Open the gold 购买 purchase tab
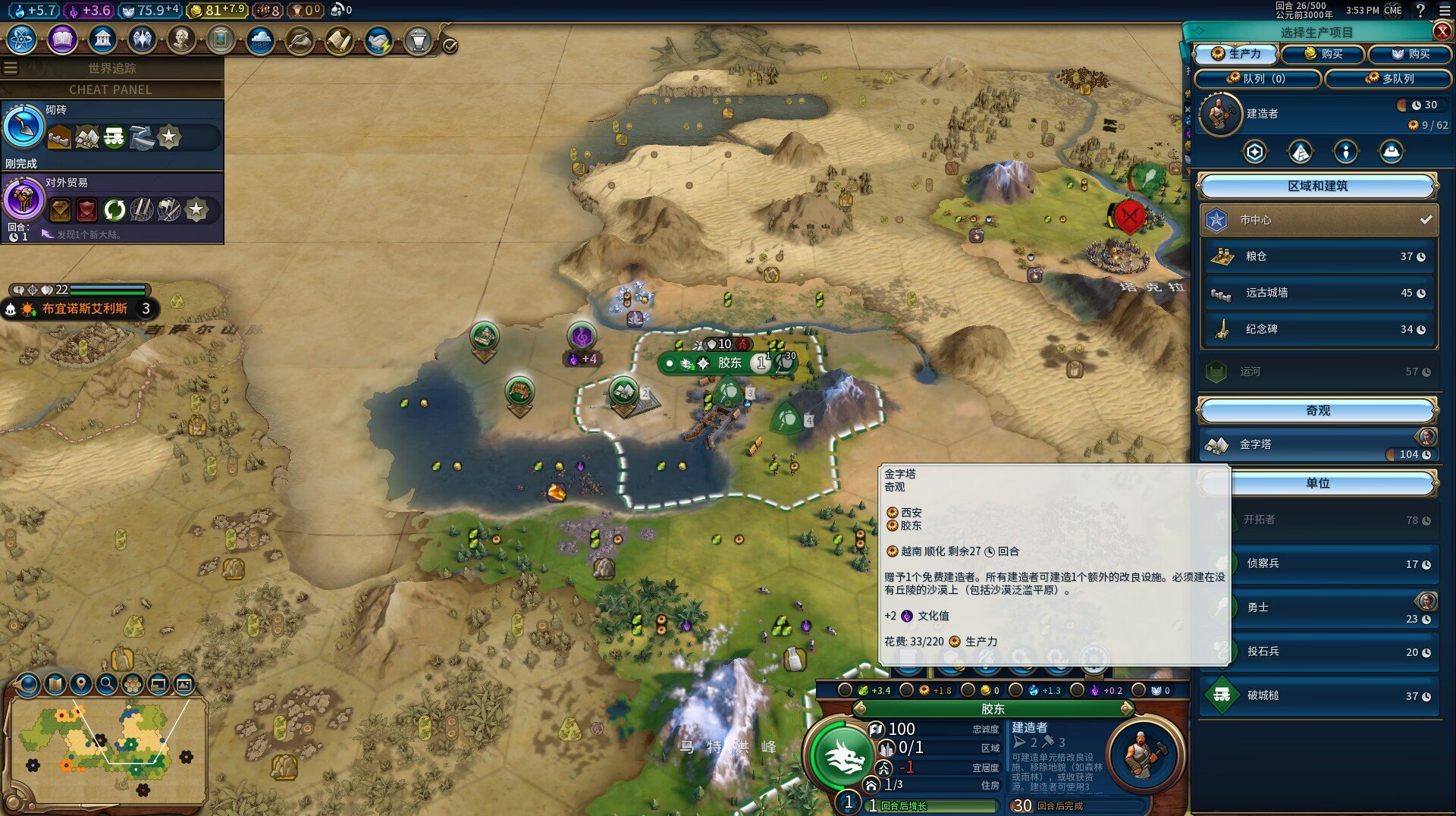The height and width of the screenshot is (816, 1456). pos(1323,54)
